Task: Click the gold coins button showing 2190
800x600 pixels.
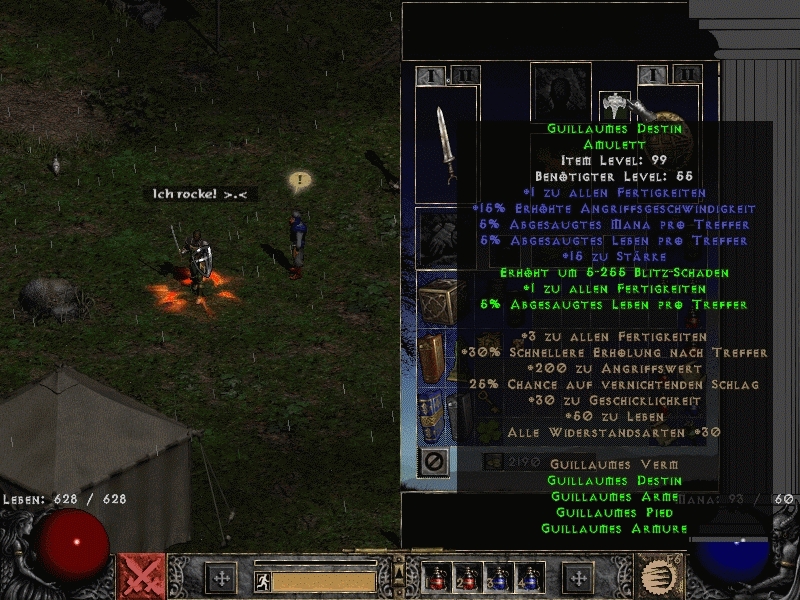Action: [493, 462]
